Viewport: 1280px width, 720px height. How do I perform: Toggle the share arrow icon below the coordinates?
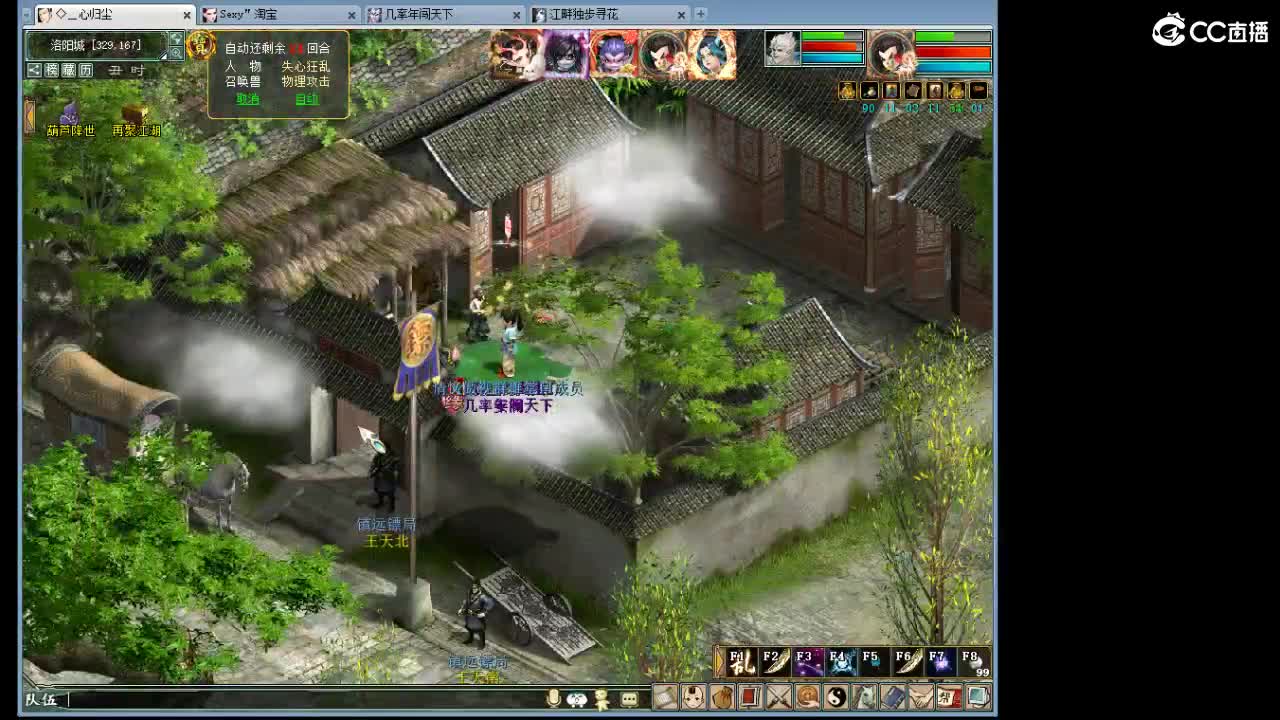click(34, 69)
